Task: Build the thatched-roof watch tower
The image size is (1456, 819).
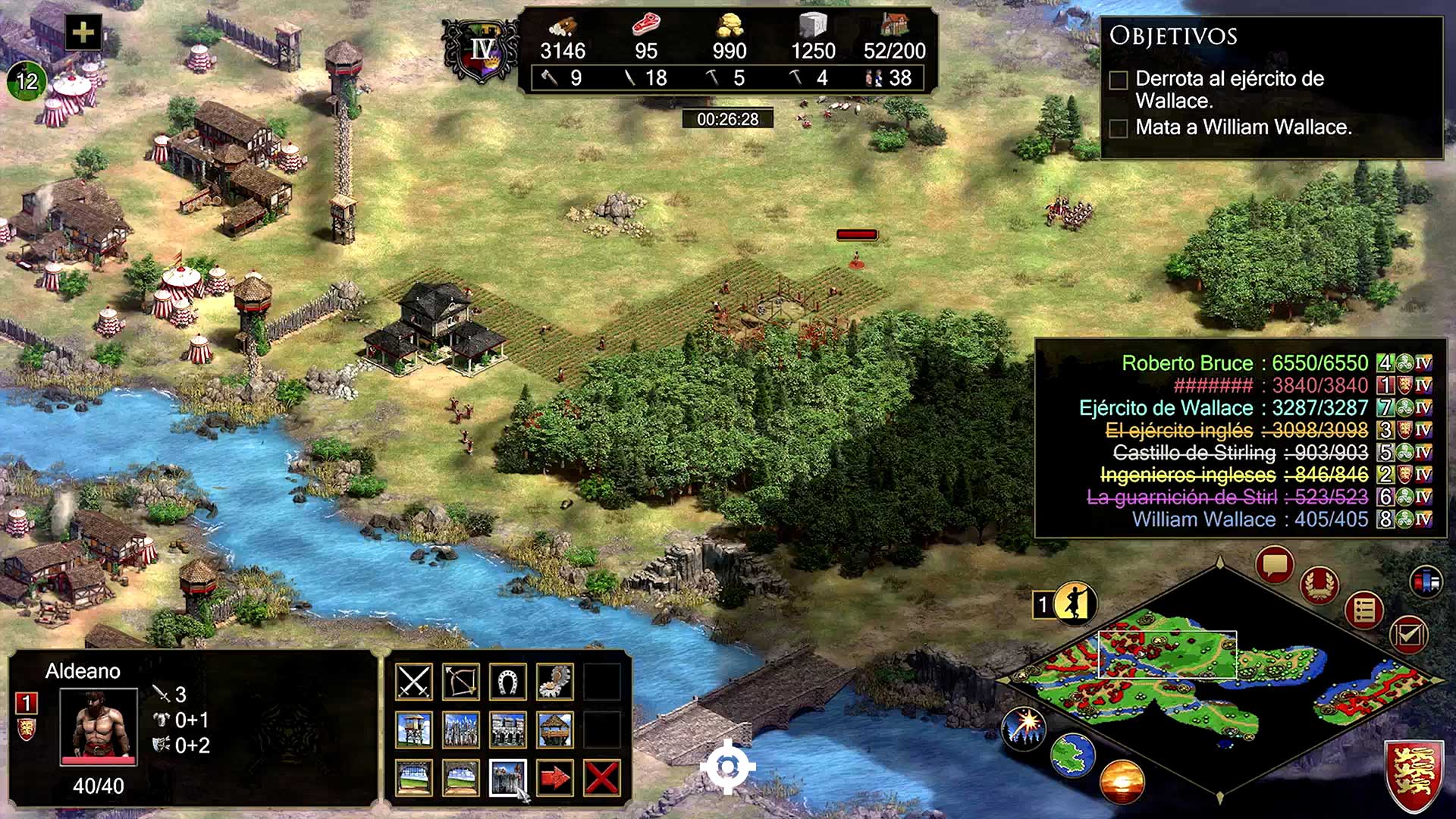Action: tap(554, 730)
